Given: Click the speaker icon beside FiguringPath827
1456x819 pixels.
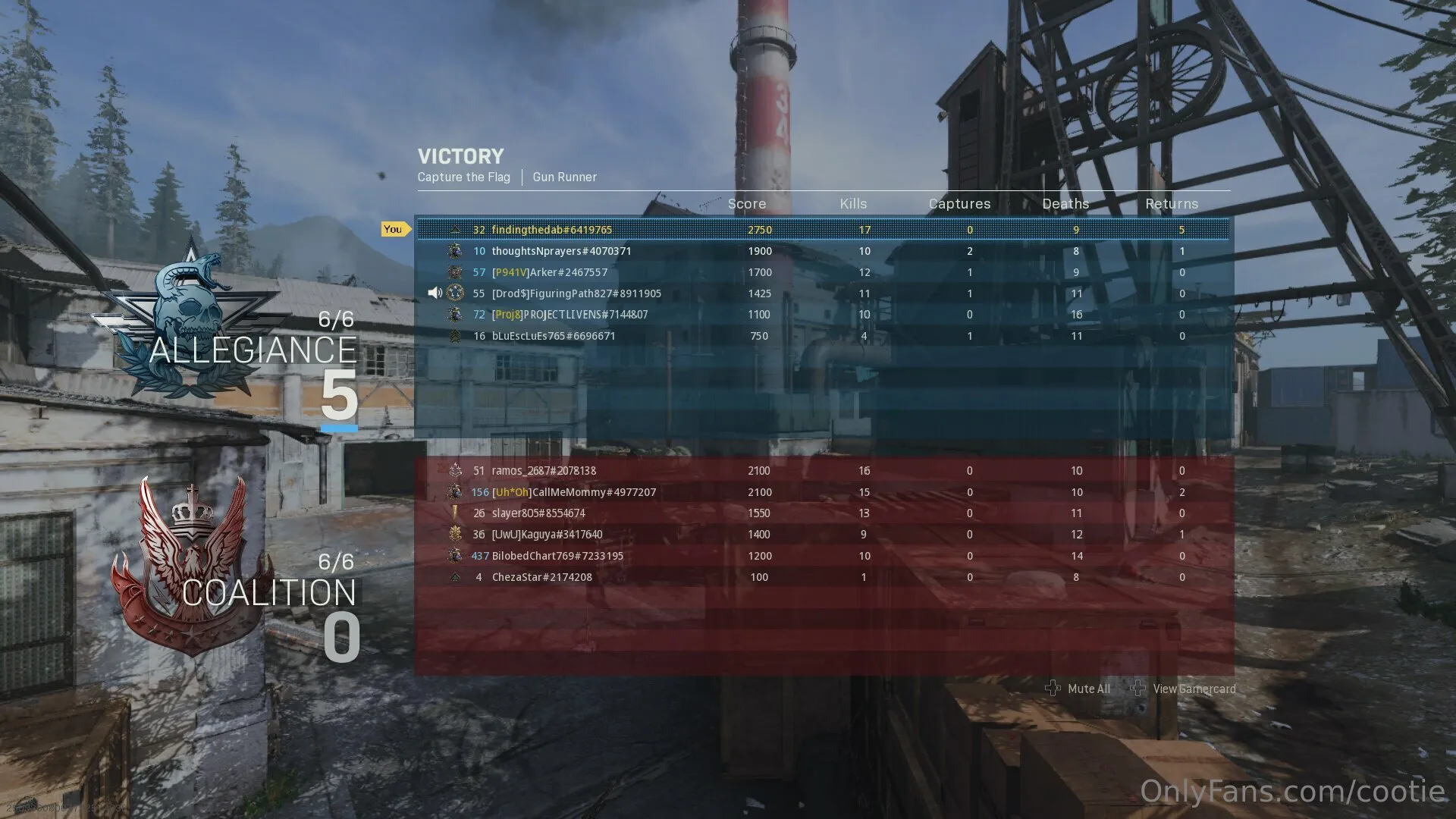Looking at the screenshot, I should pos(435,293).
